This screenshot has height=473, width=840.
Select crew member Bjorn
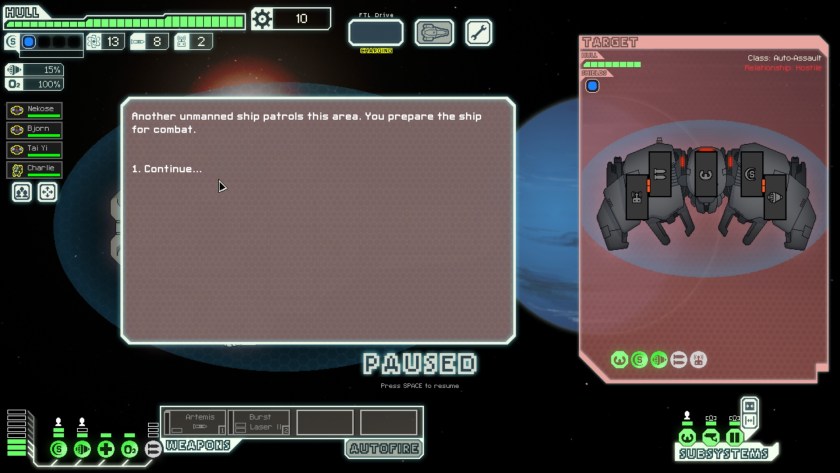(x=34, y=130)
